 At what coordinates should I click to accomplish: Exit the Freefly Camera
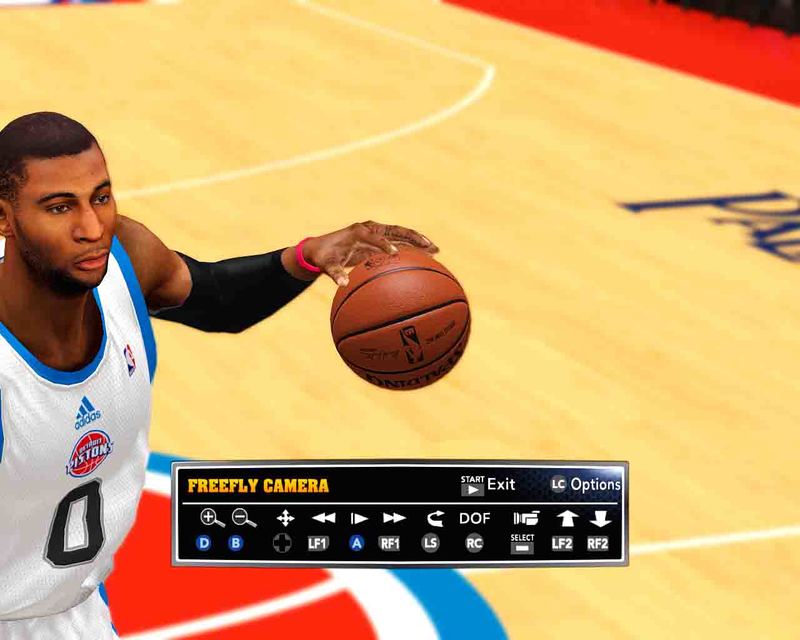[x=488, y=485]
